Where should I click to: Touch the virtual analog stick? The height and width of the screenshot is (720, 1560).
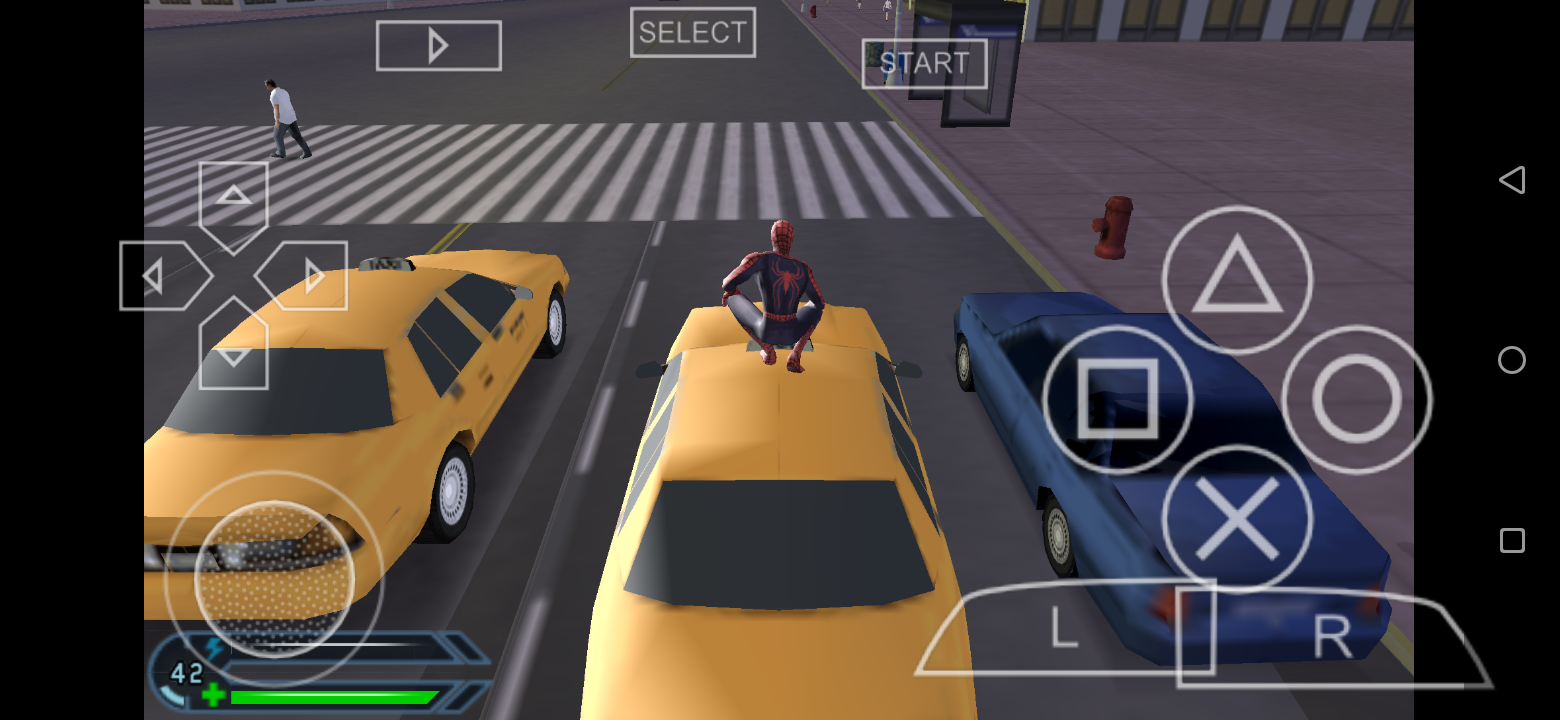(x=274, y=579)
